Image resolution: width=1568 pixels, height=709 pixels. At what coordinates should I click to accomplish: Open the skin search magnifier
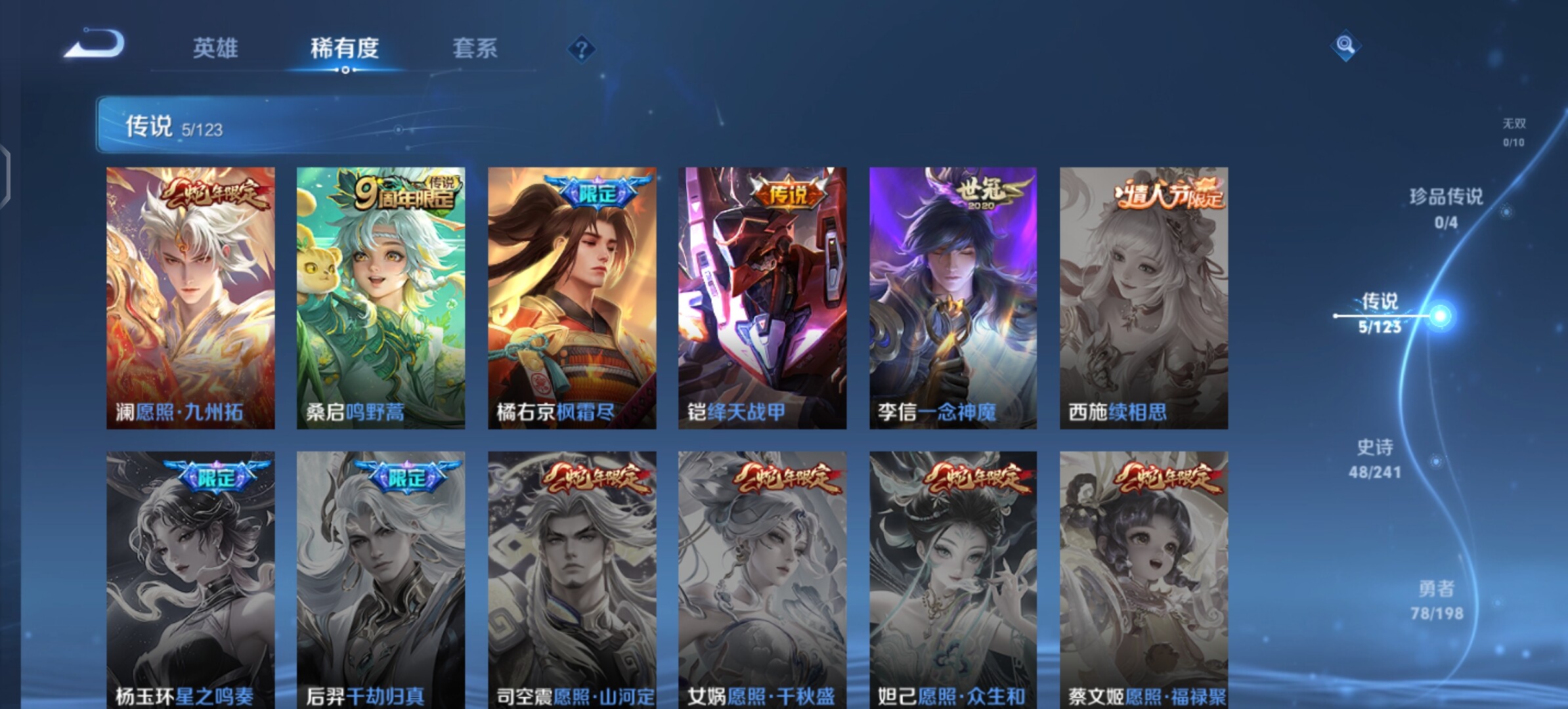point(1345,45)
